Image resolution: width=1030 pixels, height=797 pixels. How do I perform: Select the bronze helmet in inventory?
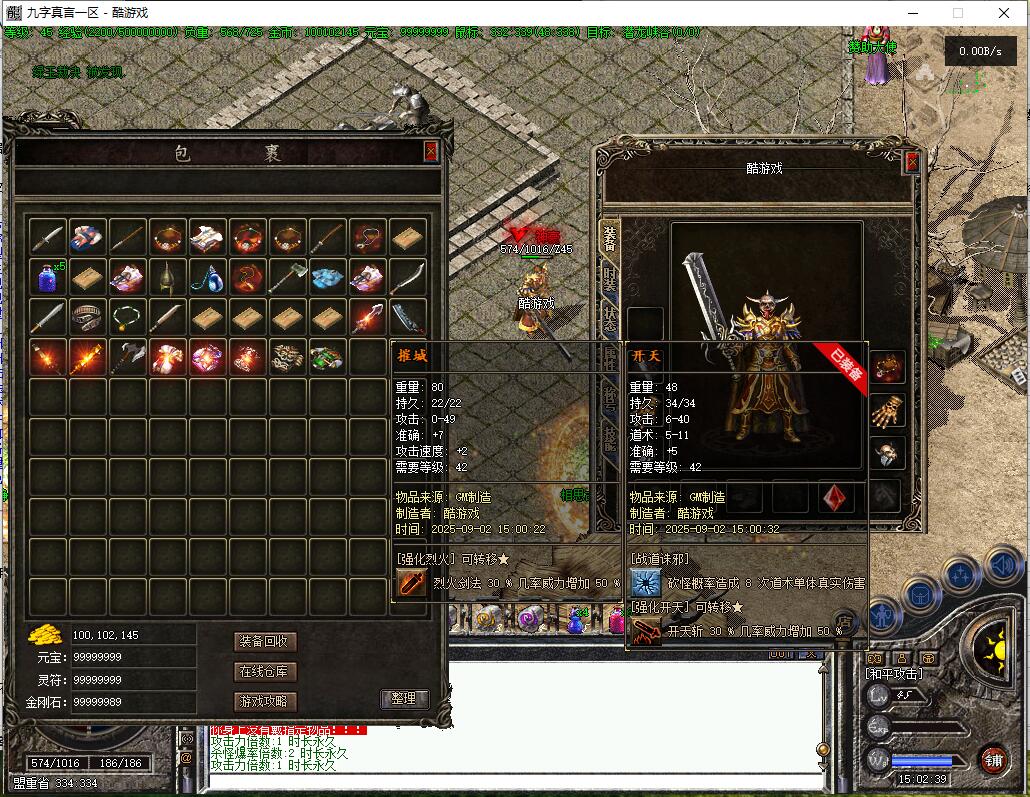tap(168, 277)
